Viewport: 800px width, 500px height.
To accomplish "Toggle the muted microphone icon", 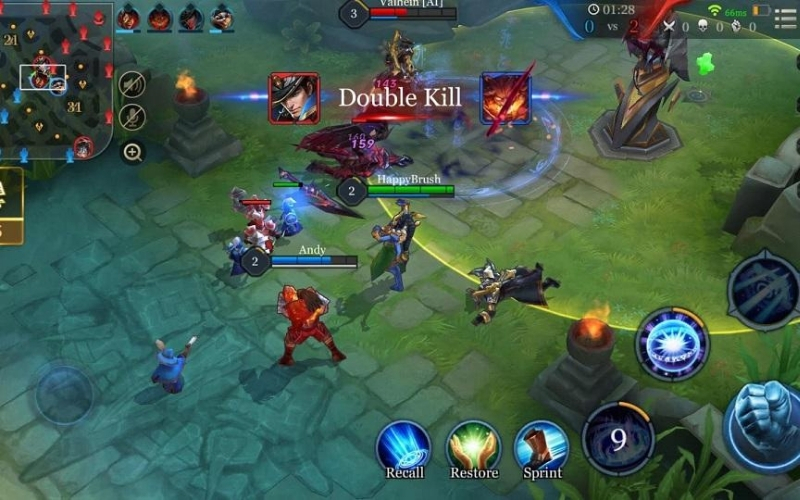I will [x=132, y=118].
